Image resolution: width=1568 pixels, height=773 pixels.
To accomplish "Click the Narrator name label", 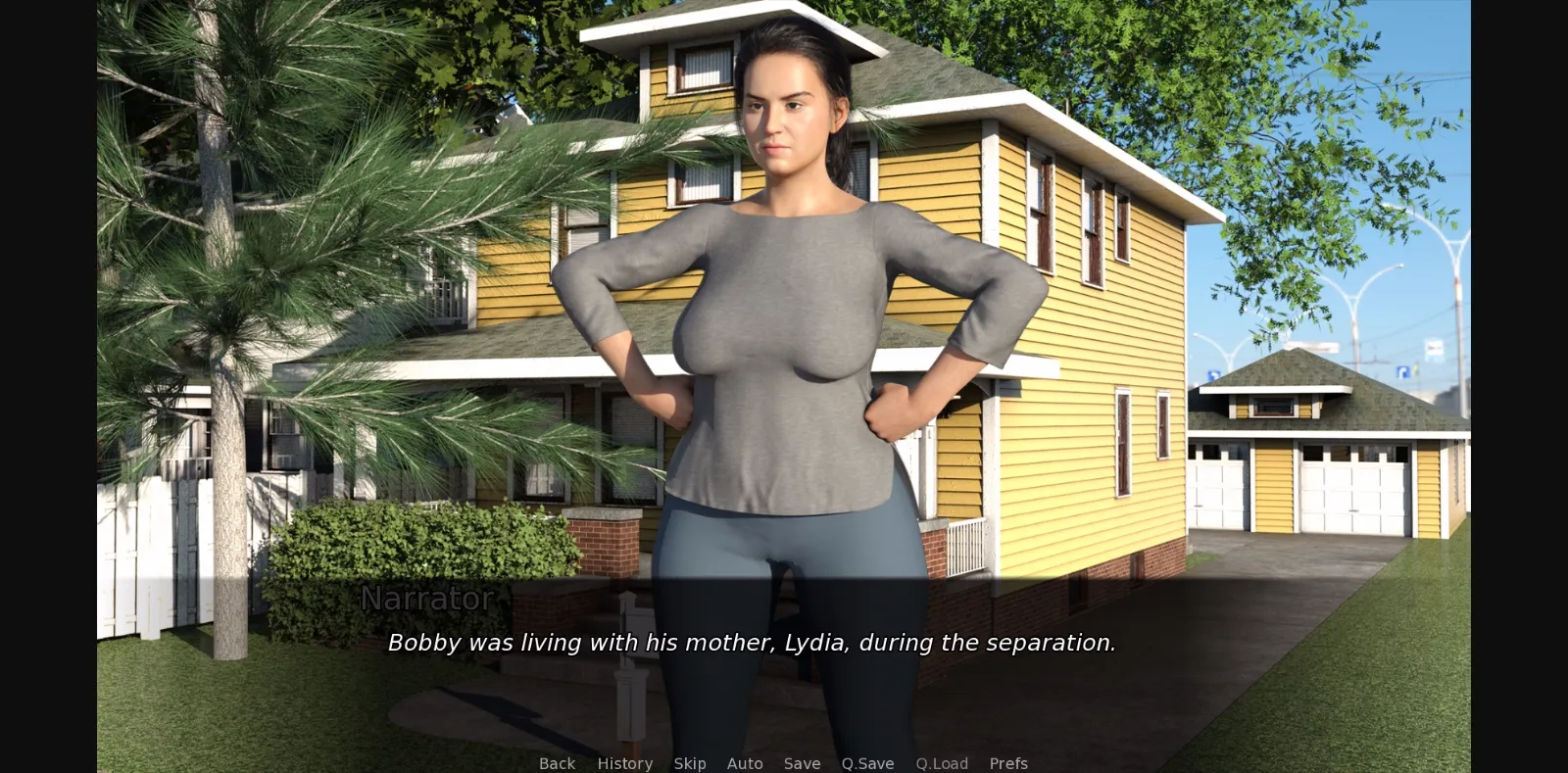I will pos(427,599).
